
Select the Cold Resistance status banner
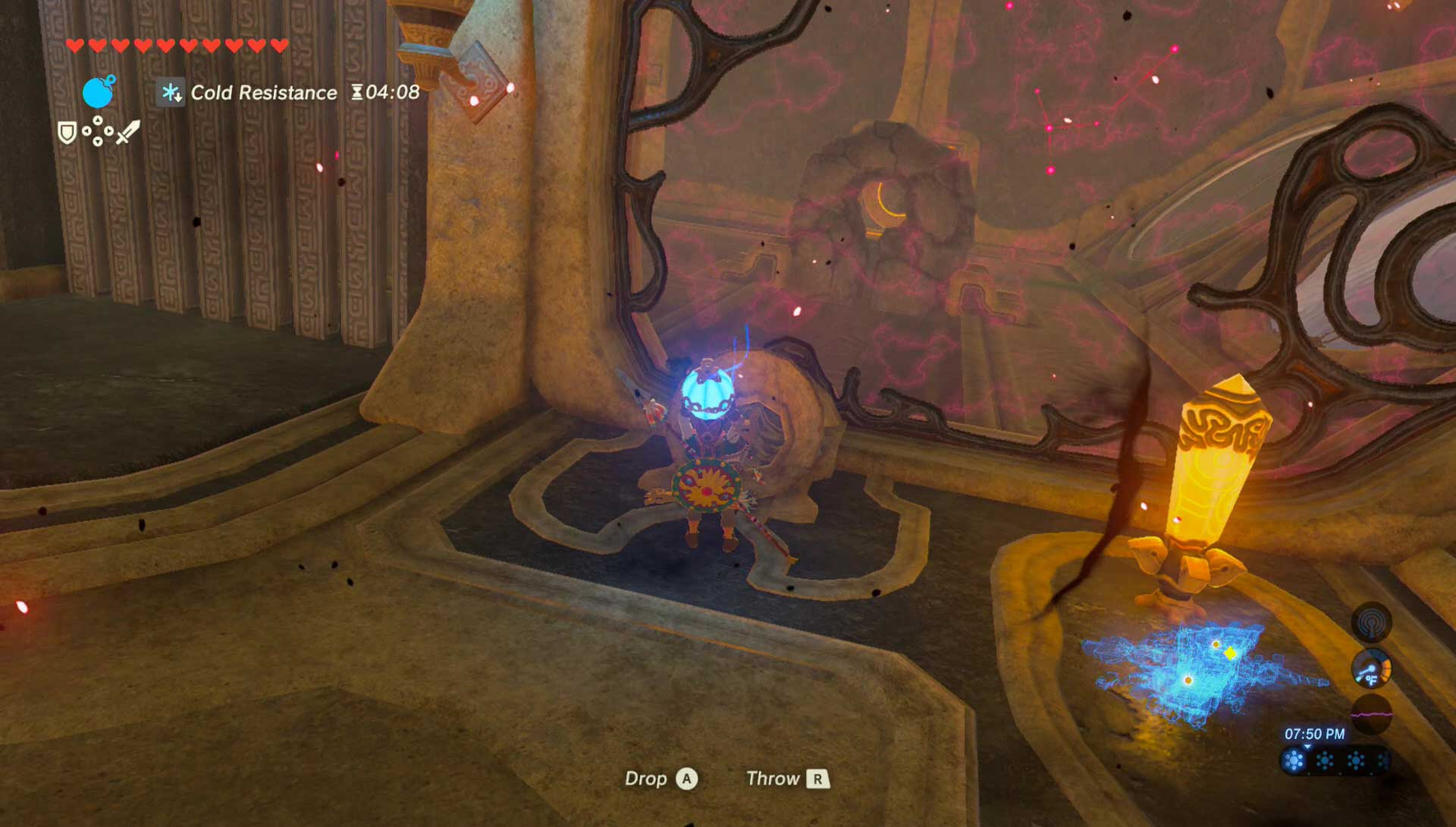tap(265, 91)
